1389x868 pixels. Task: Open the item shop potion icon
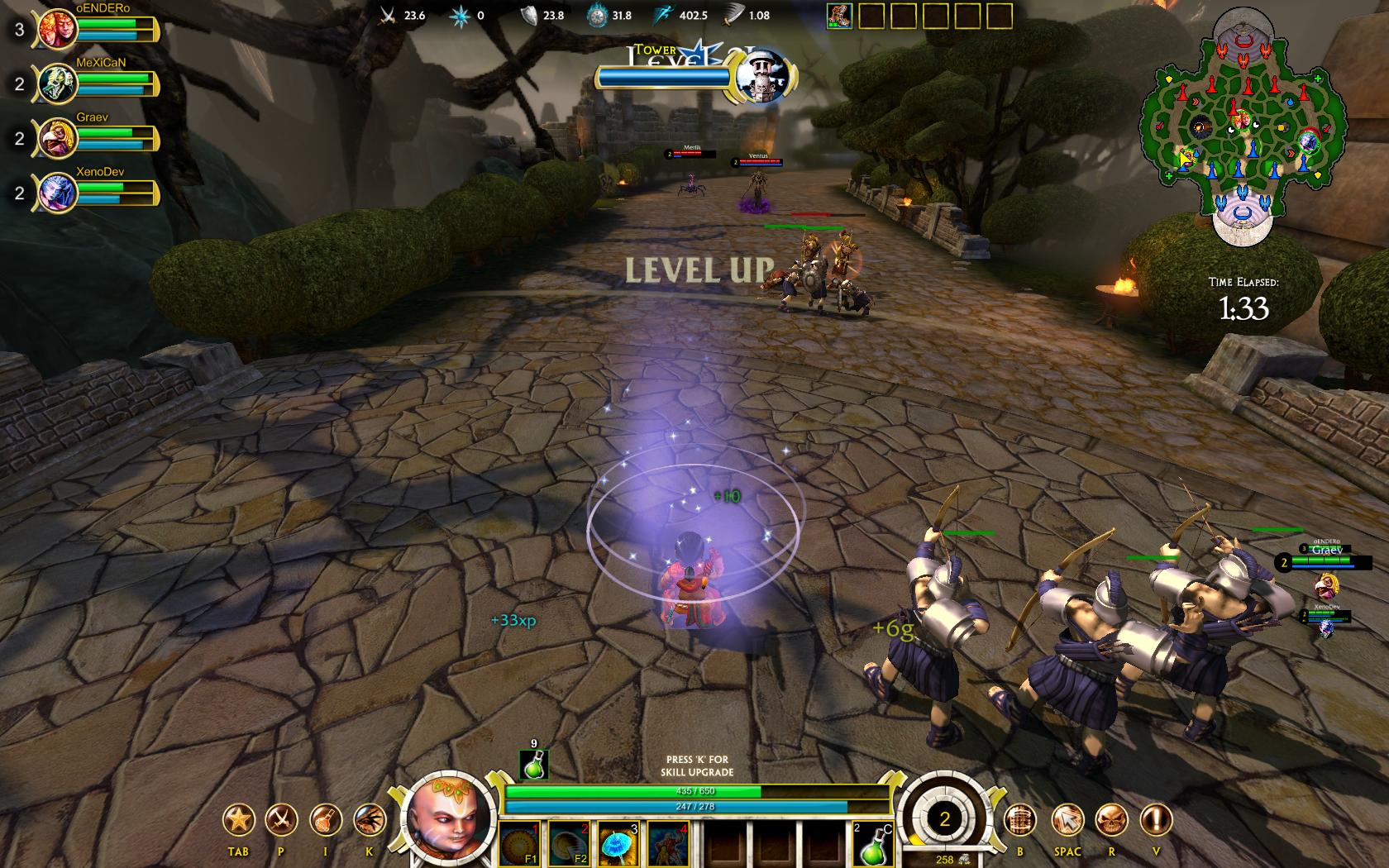325,820
